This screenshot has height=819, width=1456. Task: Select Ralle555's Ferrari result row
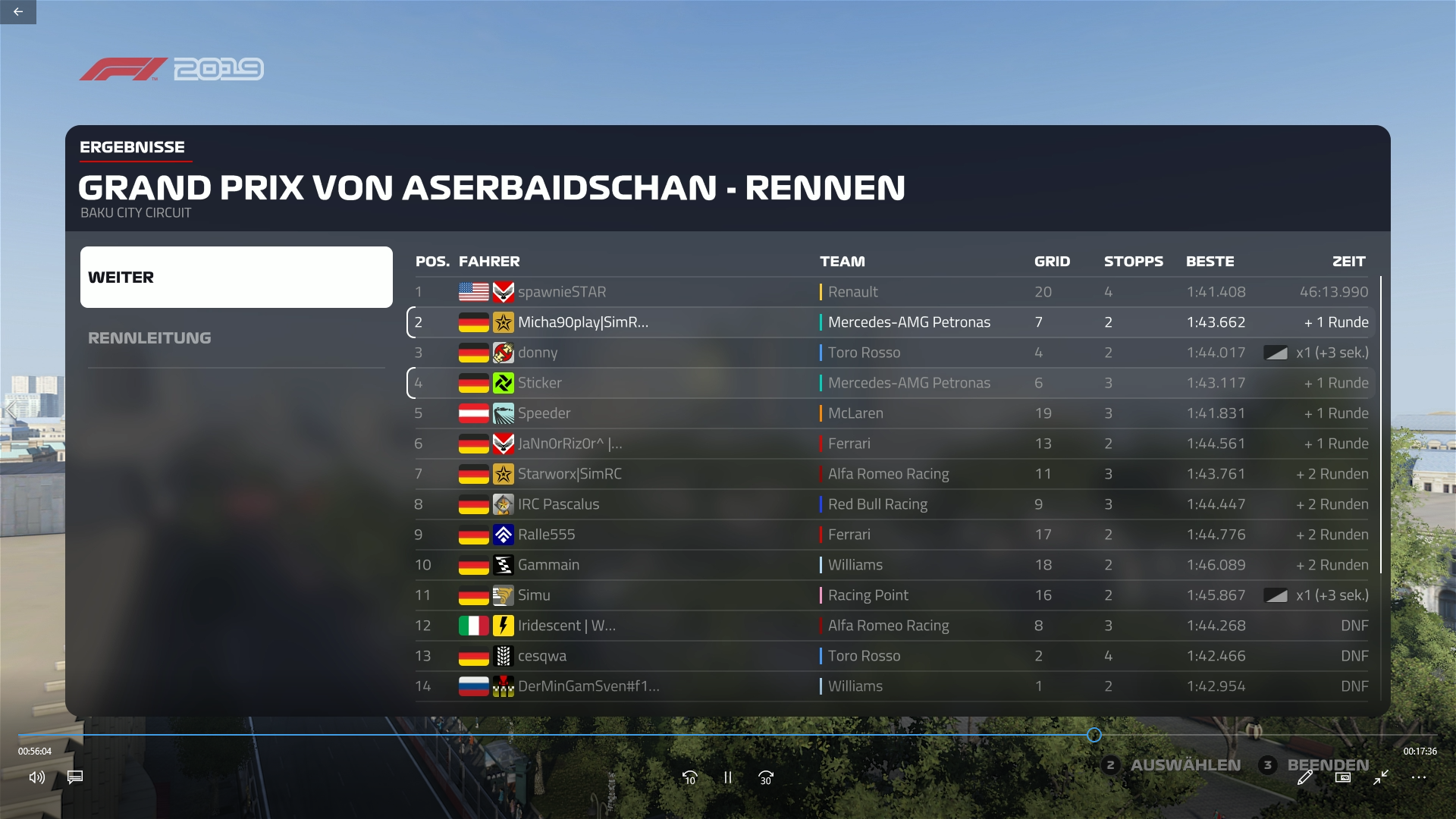891,535
